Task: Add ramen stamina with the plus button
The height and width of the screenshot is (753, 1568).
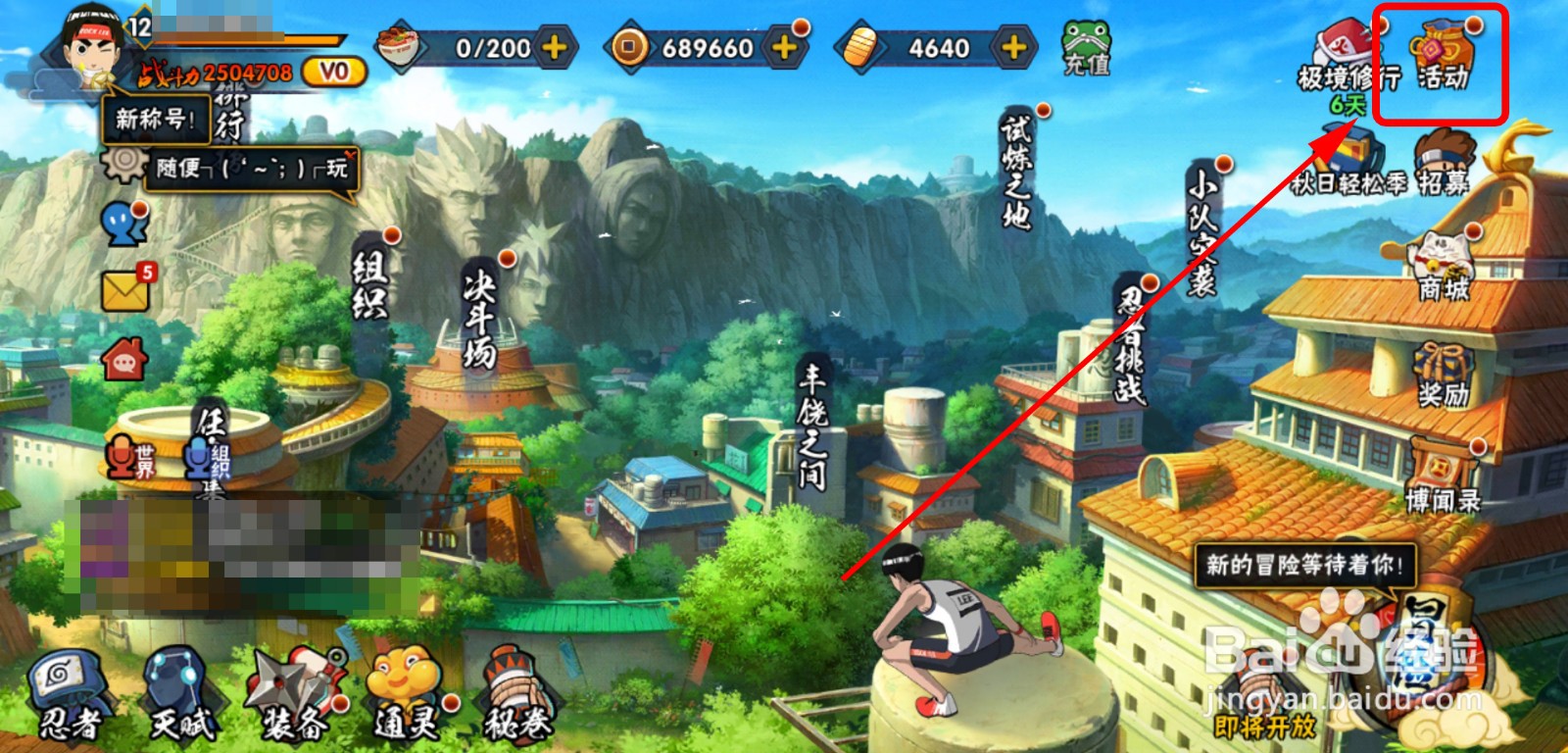Action: click(x=555, y=47)
